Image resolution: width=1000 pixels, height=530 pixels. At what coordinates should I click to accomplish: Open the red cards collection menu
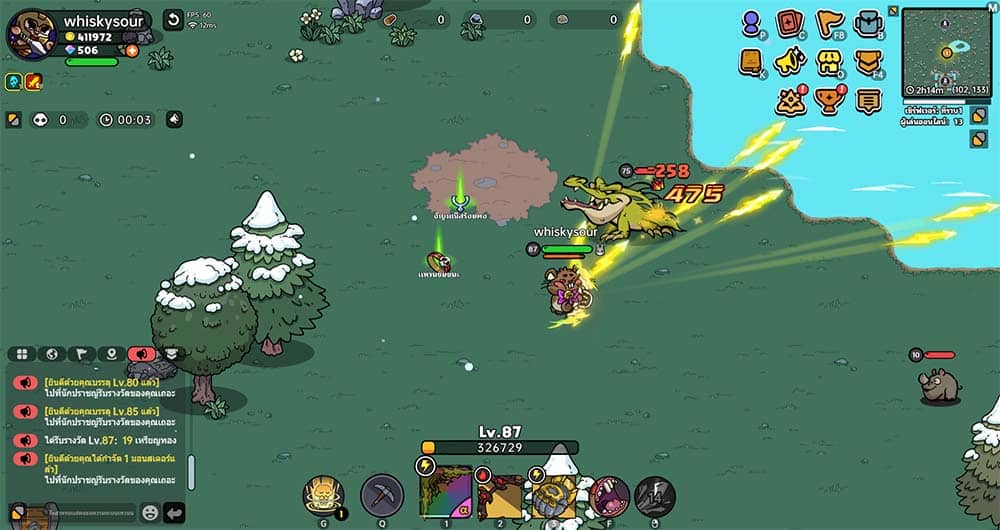[790, 22]
